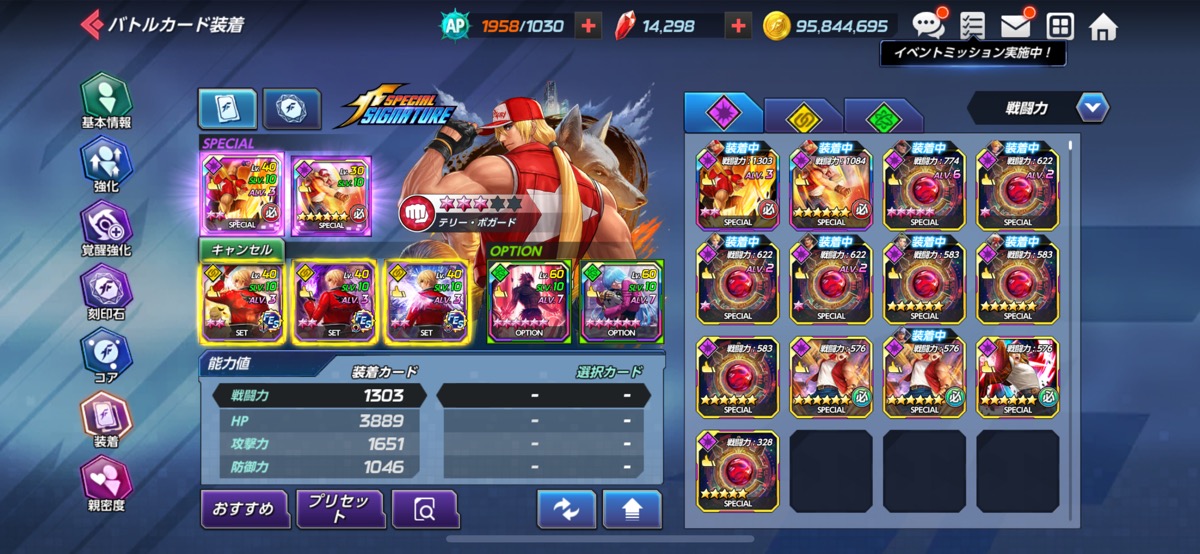Open the 覚醒強化 awakening menu
Image resolution: width=1200 pixels, height=554 pixels.
click(106, 229)
